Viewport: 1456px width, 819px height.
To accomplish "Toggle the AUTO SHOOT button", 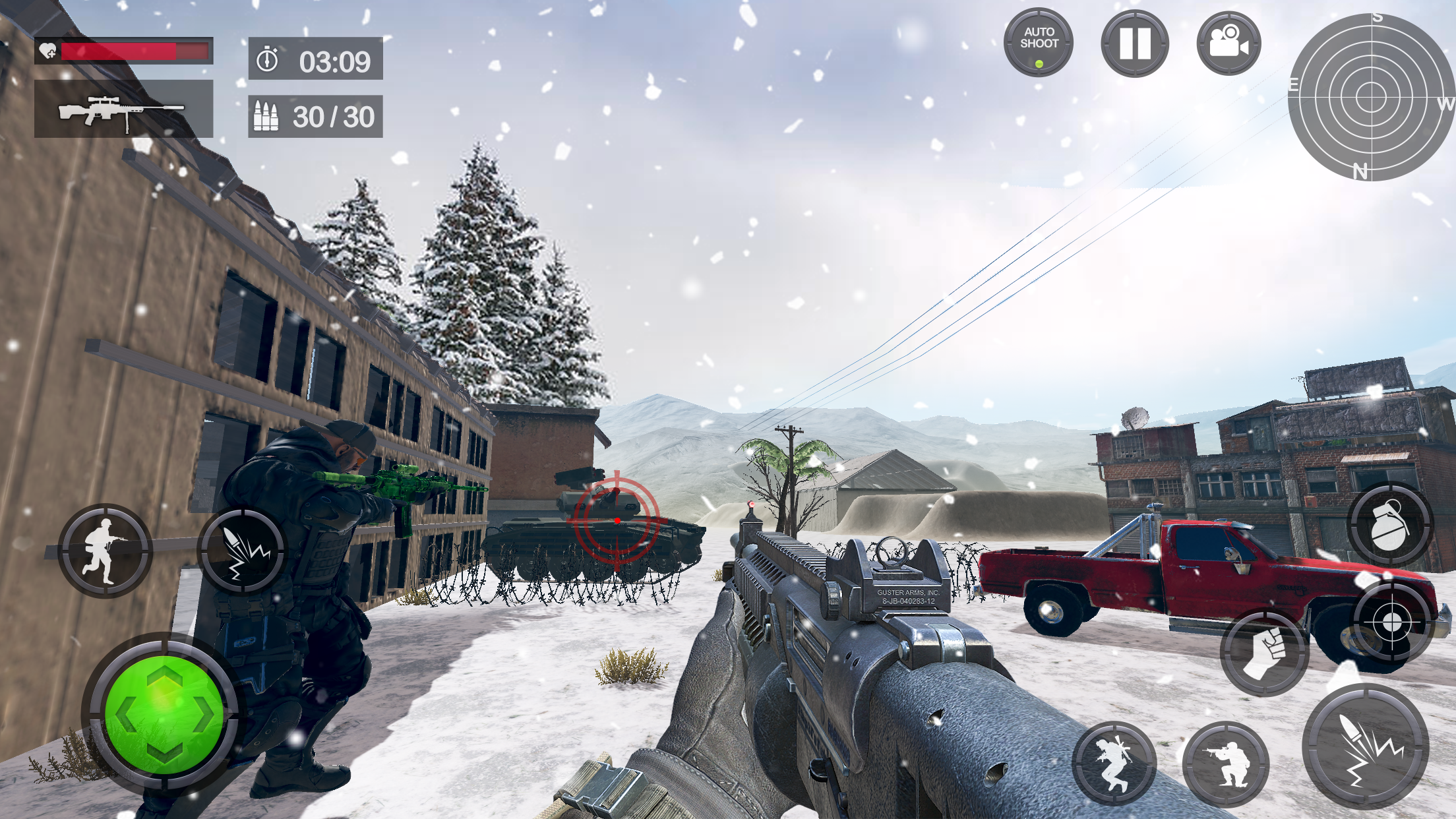I will pyautogui.click(x=1039, y=42).
